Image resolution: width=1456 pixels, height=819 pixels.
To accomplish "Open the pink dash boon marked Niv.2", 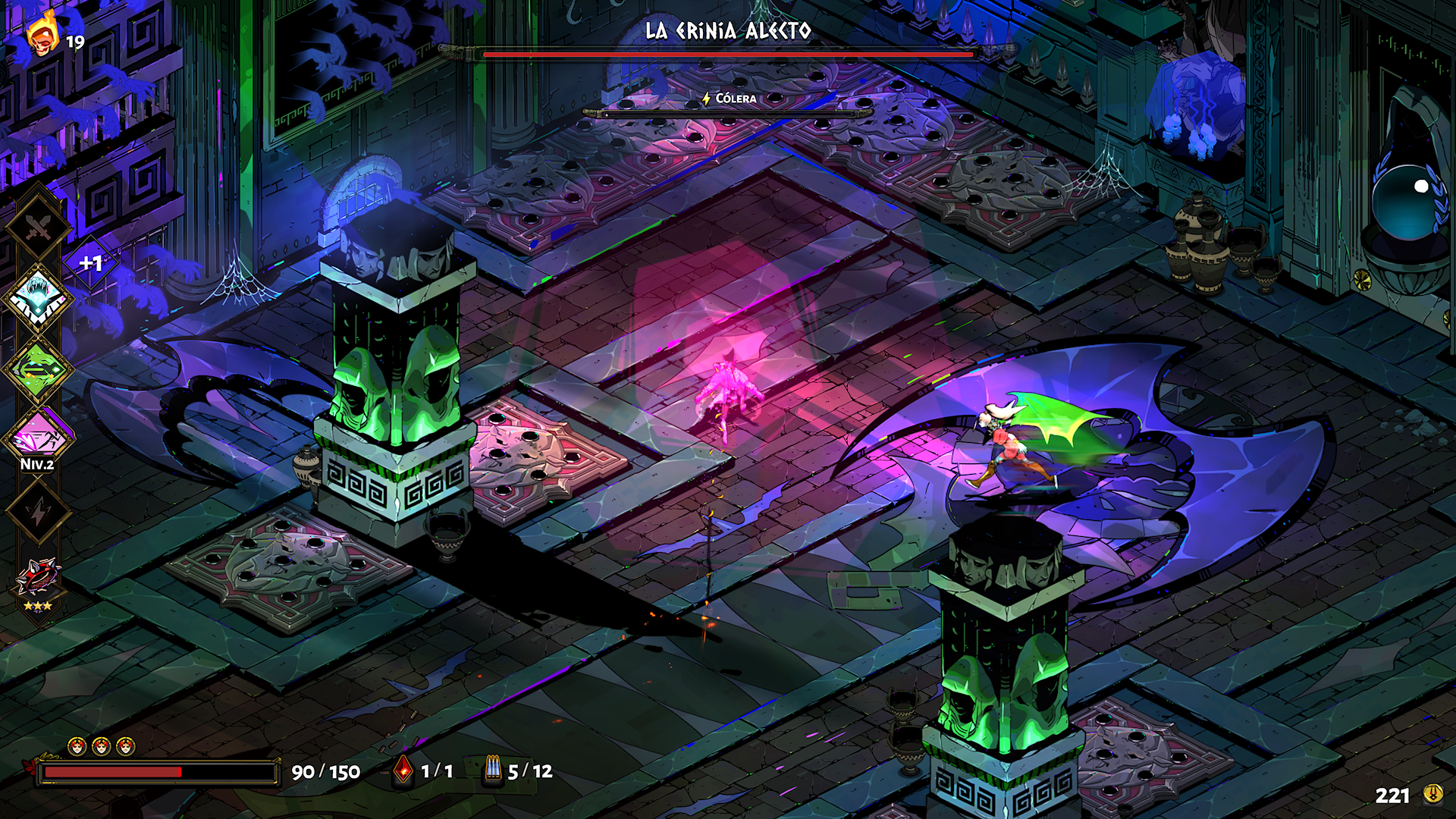I will coord(38,438).
